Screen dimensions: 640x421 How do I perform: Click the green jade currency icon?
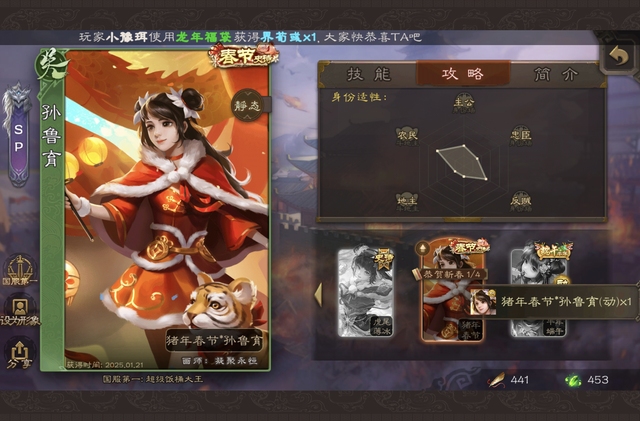(x=573, y=380)
